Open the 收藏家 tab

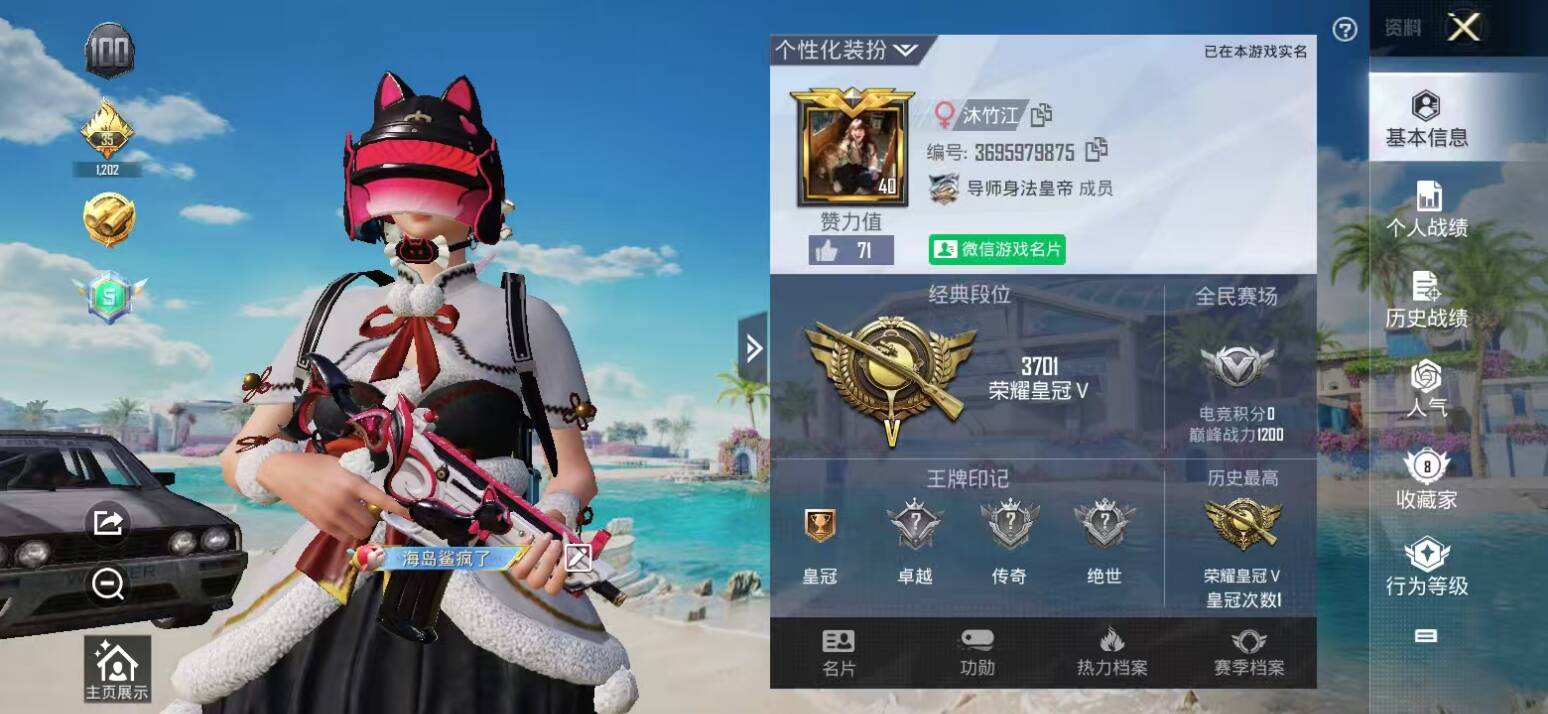pos(1426,481)
